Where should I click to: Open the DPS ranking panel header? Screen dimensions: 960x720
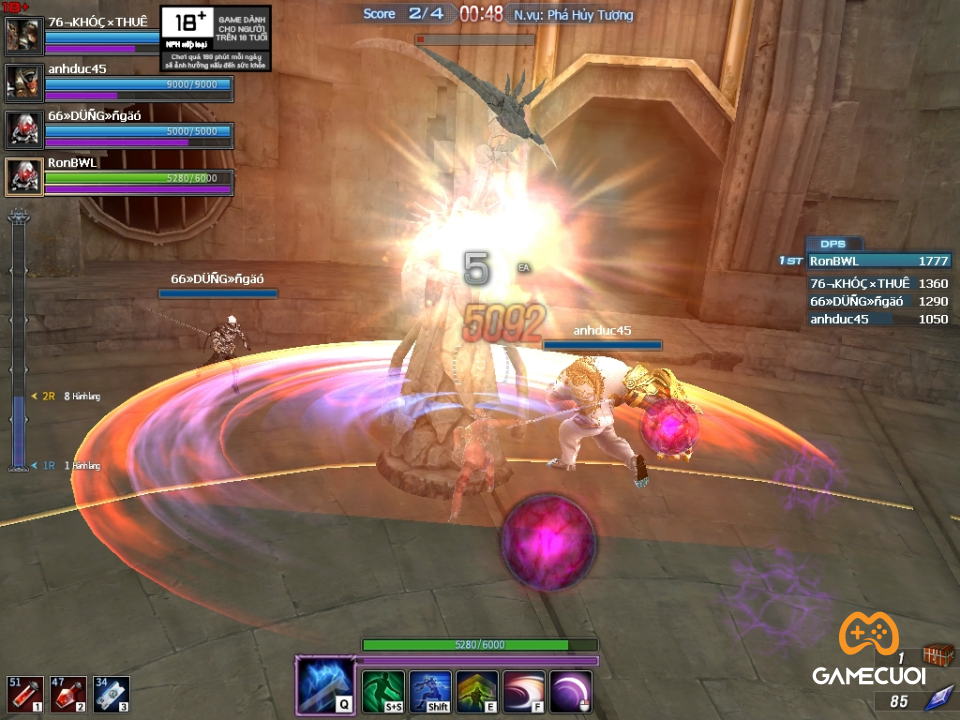tap(833, 244)
